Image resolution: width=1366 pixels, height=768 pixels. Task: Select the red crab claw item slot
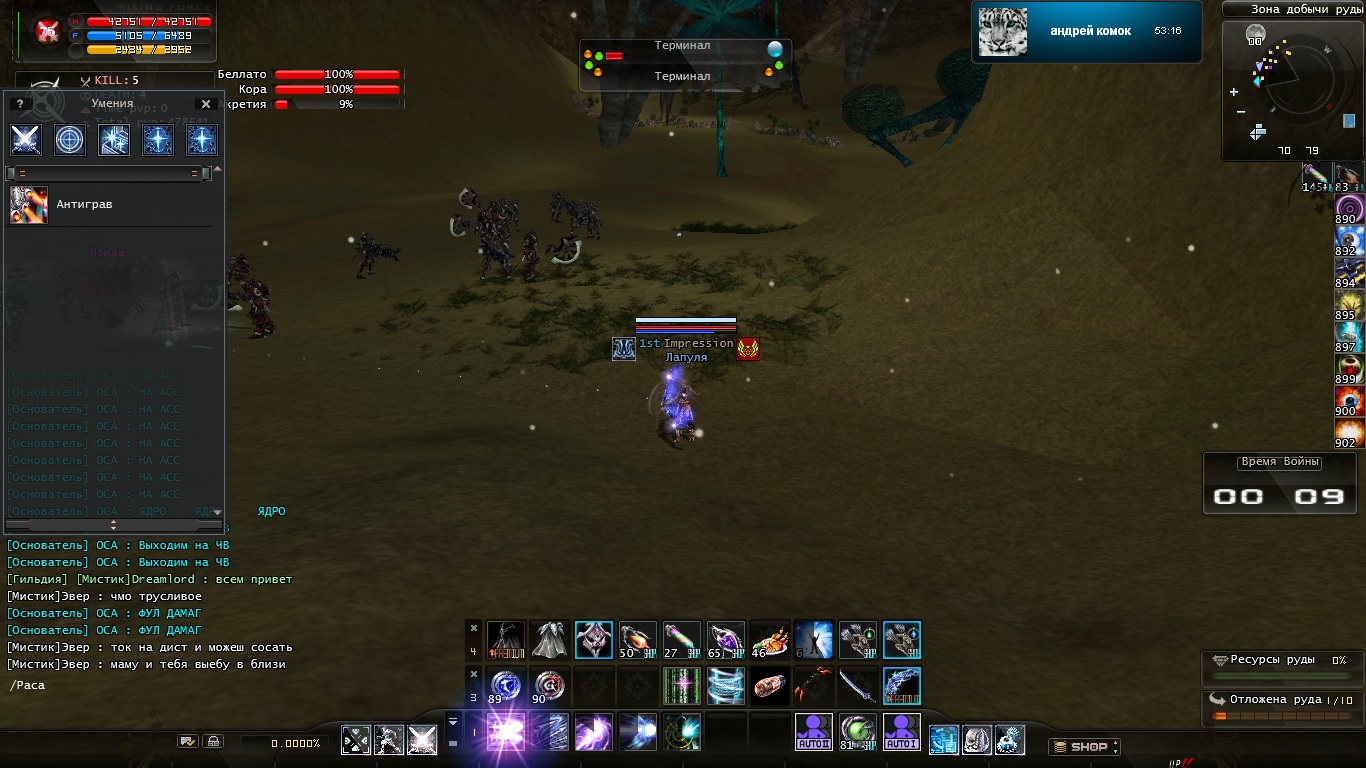click(x=813, y=686)
